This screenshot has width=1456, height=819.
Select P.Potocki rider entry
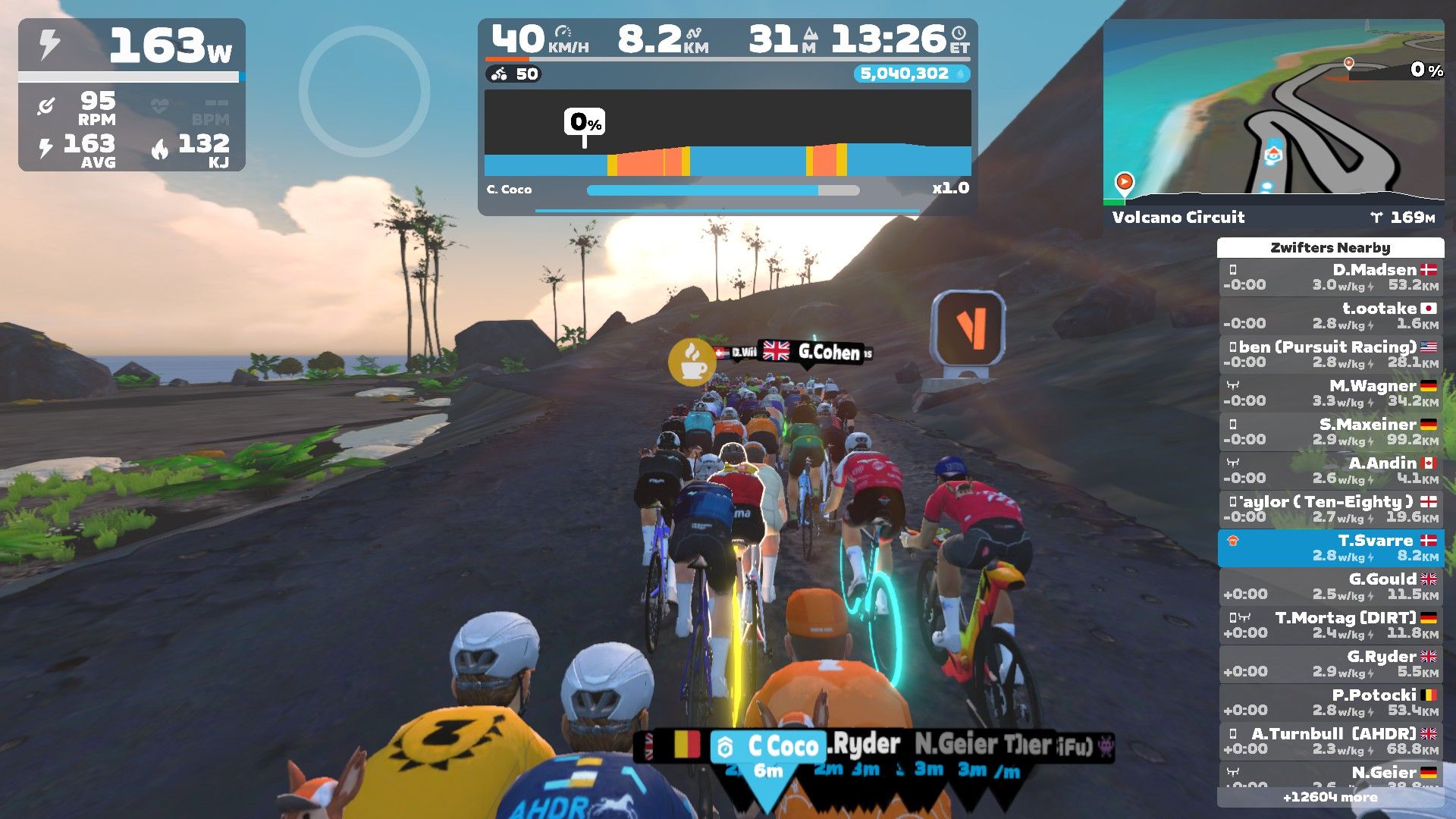(x=1331, y=703)
